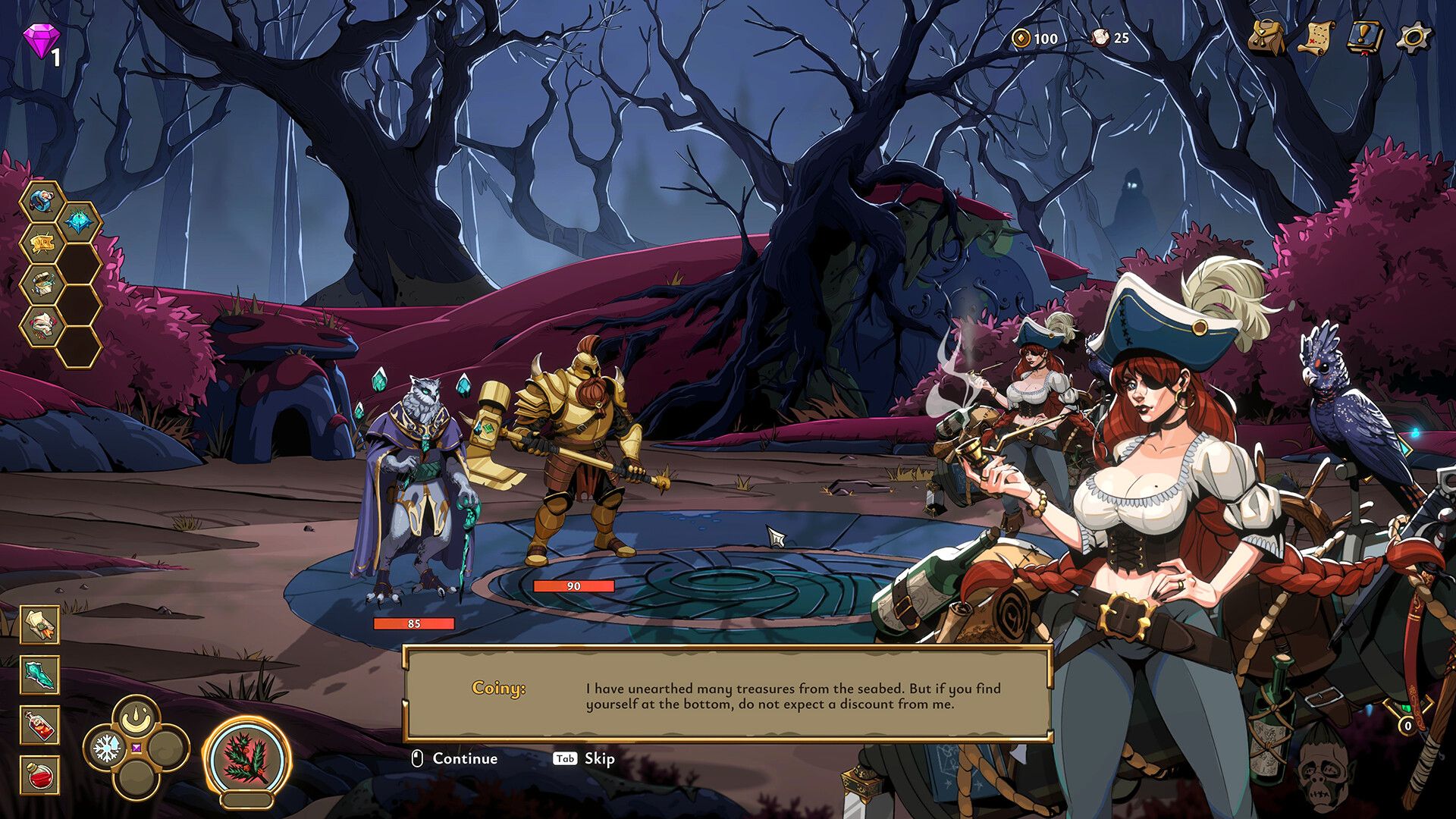1456x819 pixels.
Task: Use the skull poison bottle item
Action: (39, 725)
